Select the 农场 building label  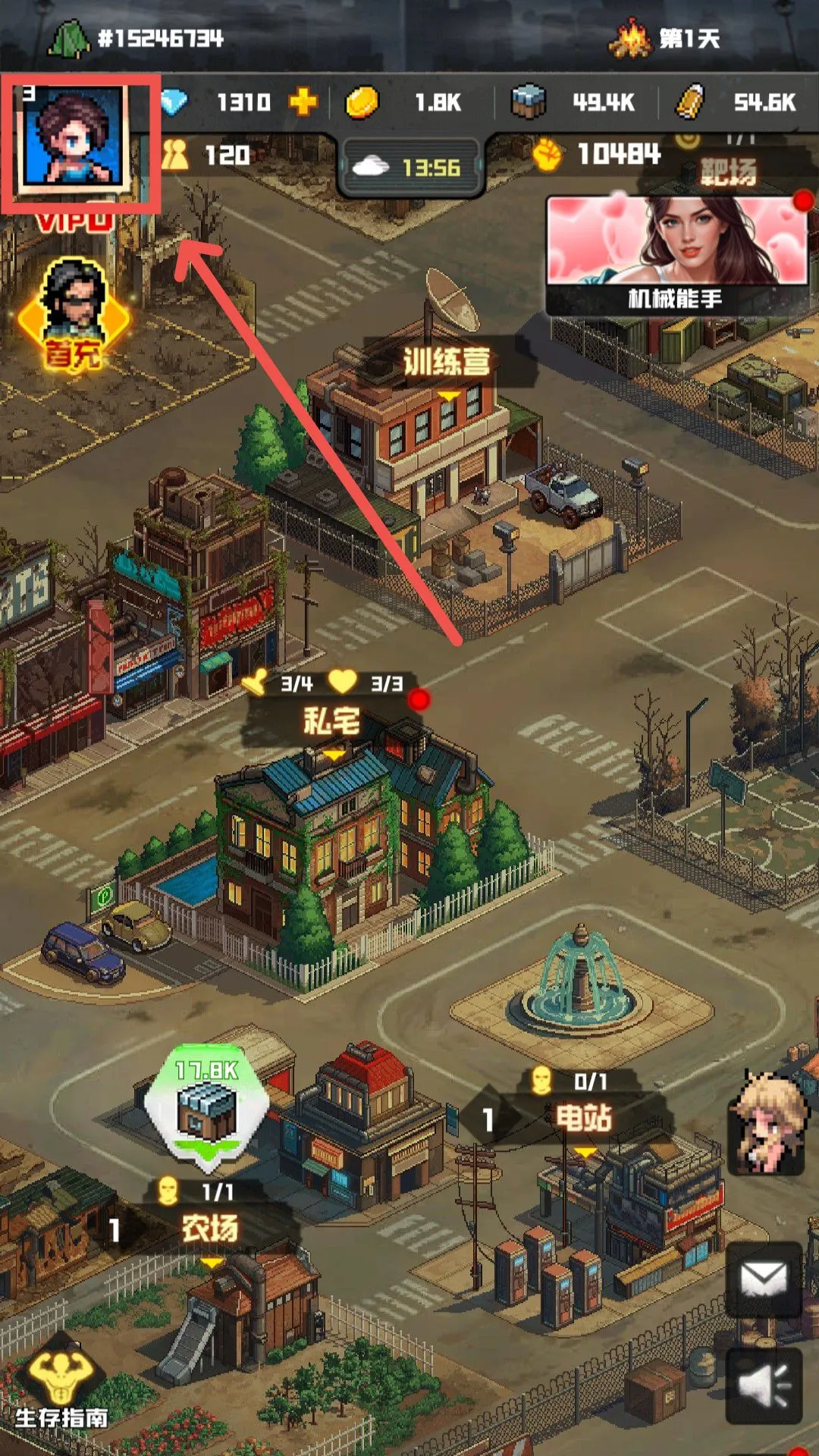(x=210, y=1228)
